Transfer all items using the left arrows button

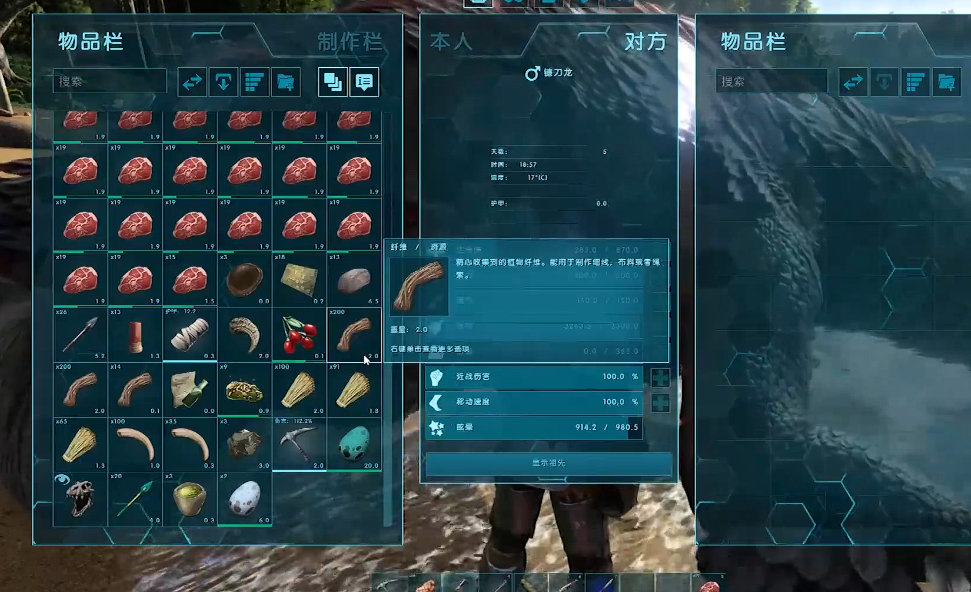(192, 82)
